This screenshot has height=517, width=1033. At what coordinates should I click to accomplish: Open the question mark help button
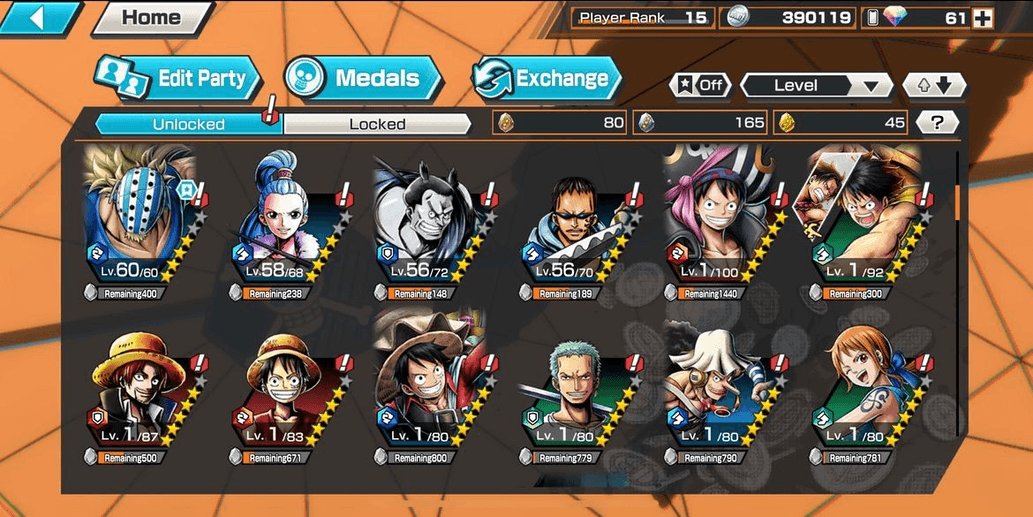click(x=937, y=123)
